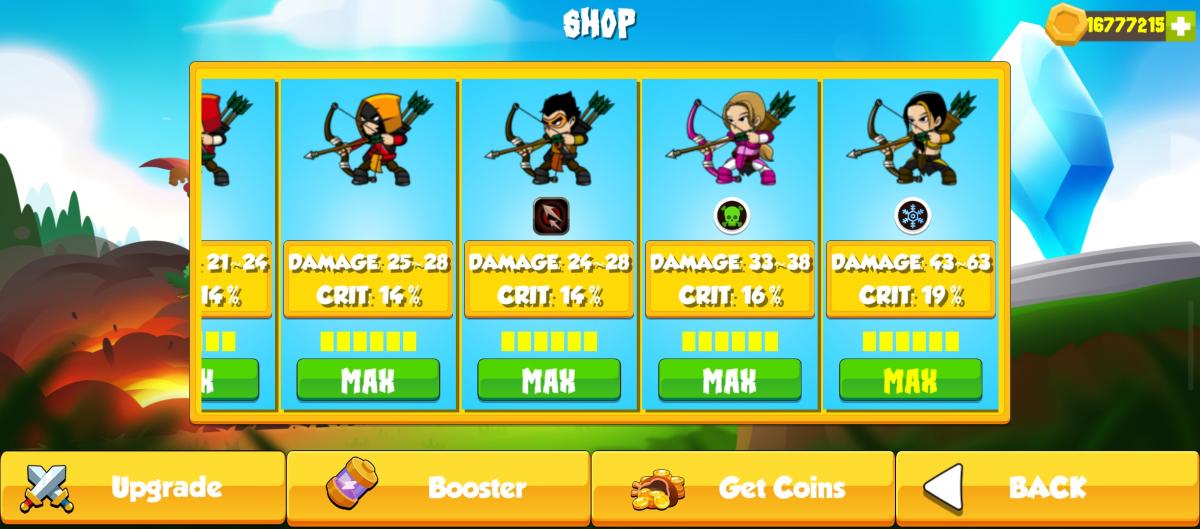1200x529 pixels.
Task: Pick the pink-outfit blonde archer
Action: coord(730,138)
